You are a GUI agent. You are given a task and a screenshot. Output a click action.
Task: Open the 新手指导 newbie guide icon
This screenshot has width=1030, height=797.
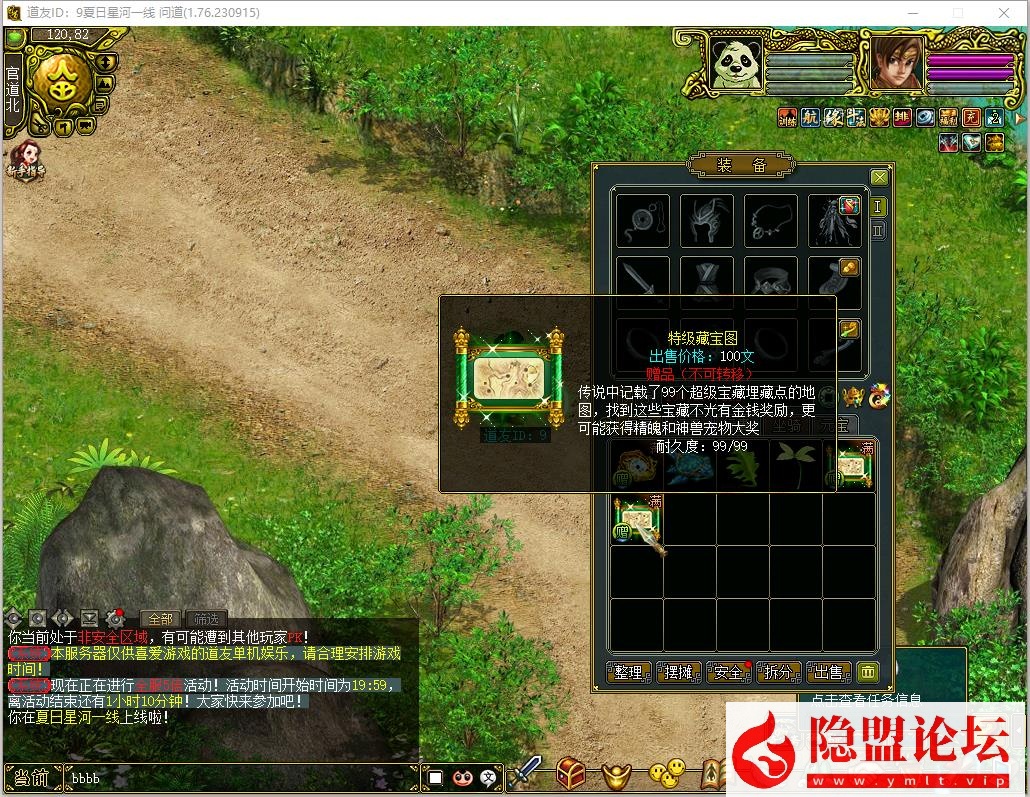tap(27, 160)
